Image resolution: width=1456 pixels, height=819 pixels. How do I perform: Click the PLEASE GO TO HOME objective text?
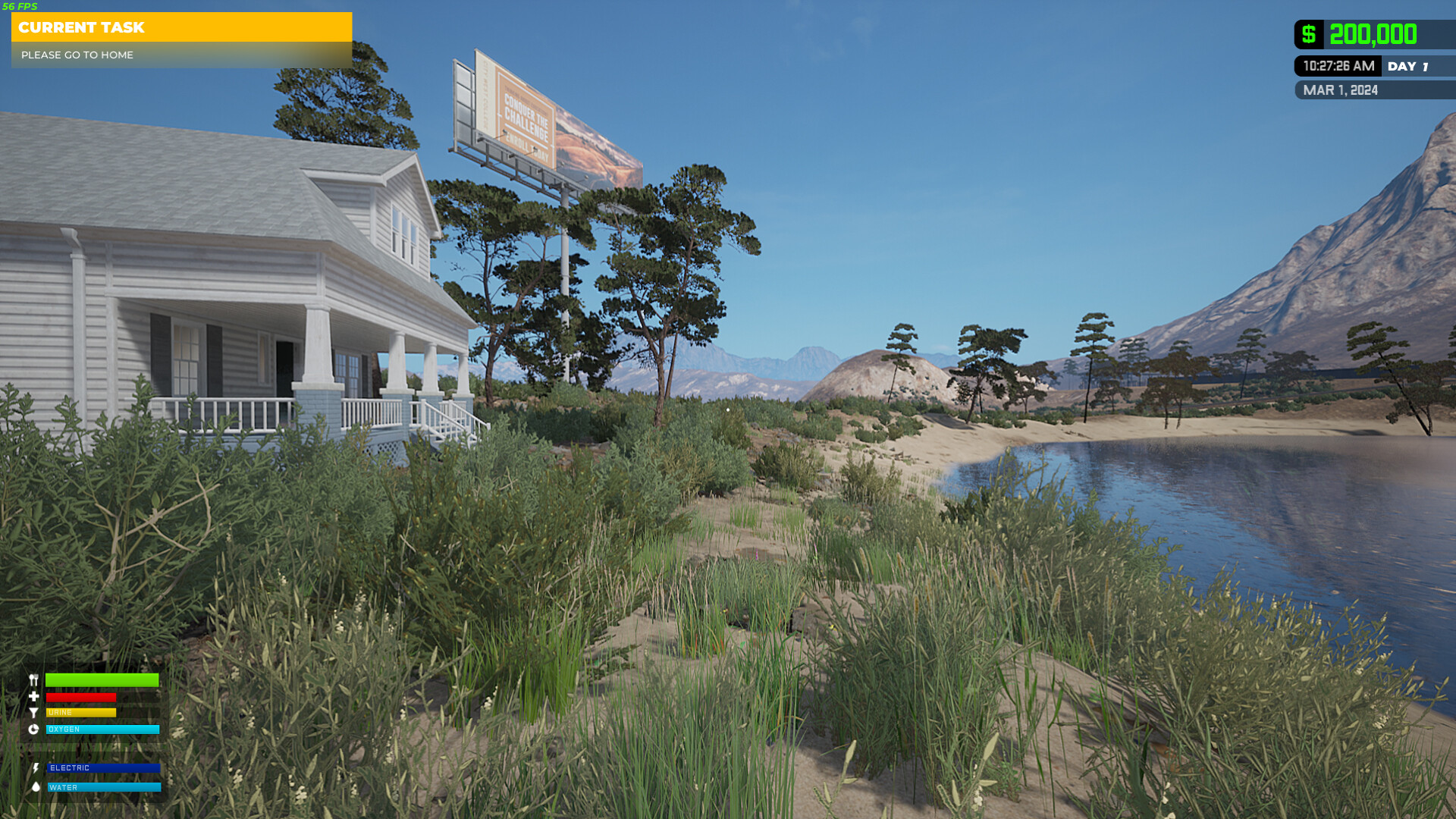(x=77, y=55)
